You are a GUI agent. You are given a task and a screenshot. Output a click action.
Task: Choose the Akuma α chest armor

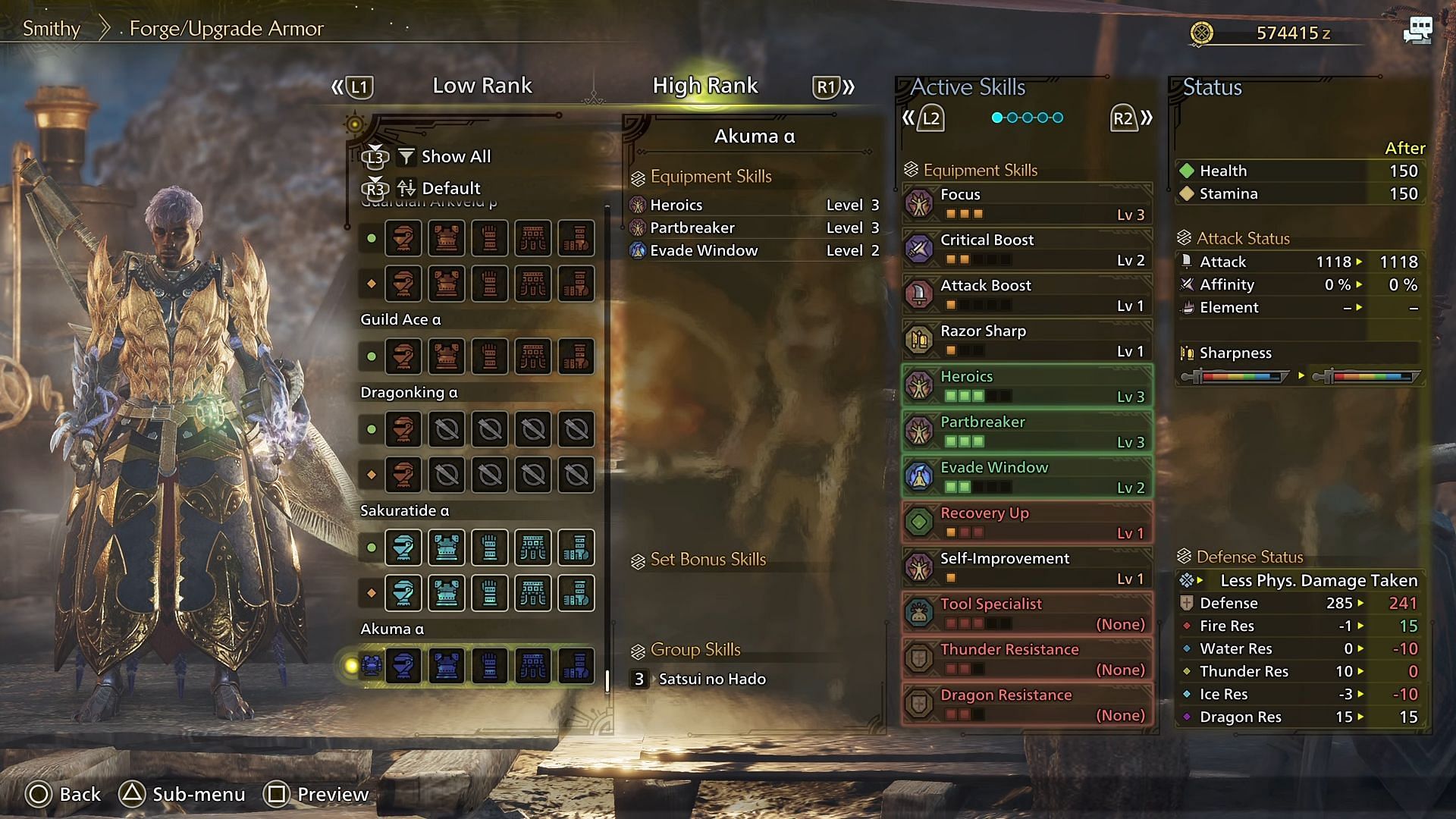tap(447, 666)
